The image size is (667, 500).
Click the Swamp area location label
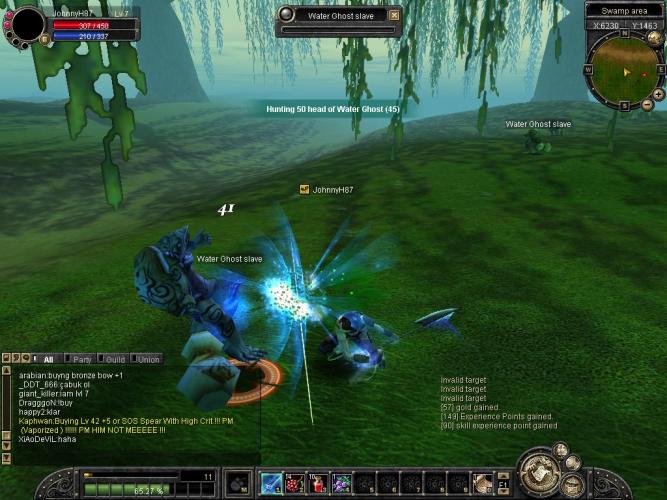[x=622, y=10]
